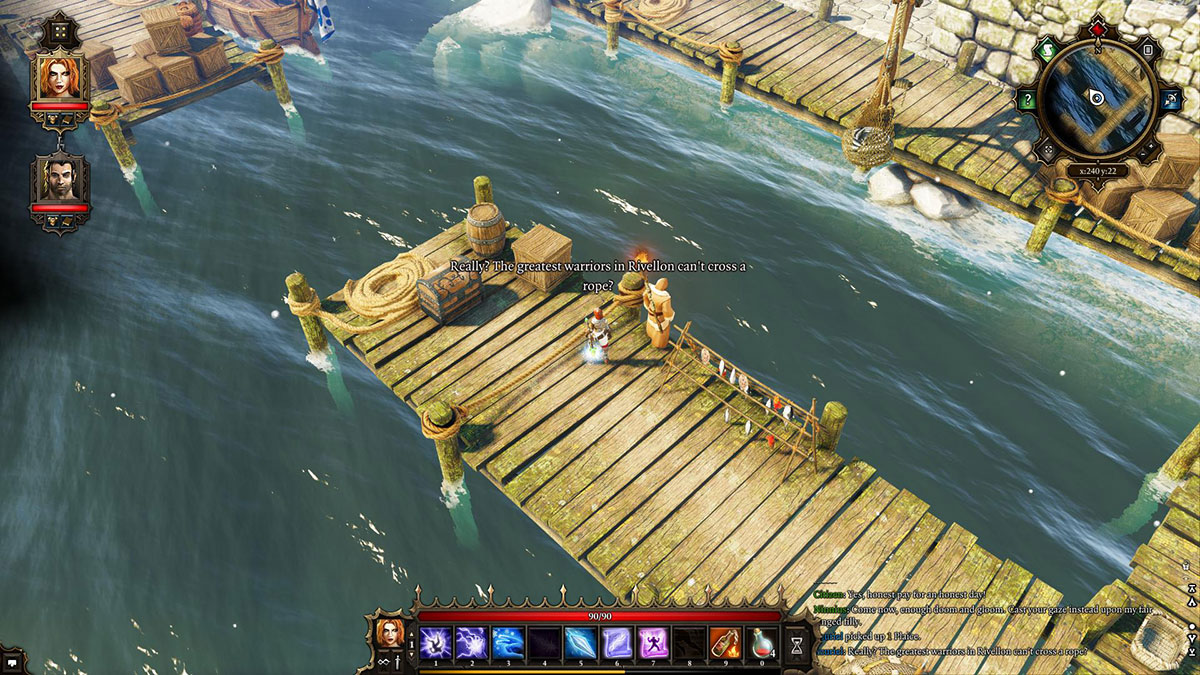The width and height of the screenshot is (1200, 675).
Task: Cast the lightning burst skill in slot 2
Action: (472, 641)
